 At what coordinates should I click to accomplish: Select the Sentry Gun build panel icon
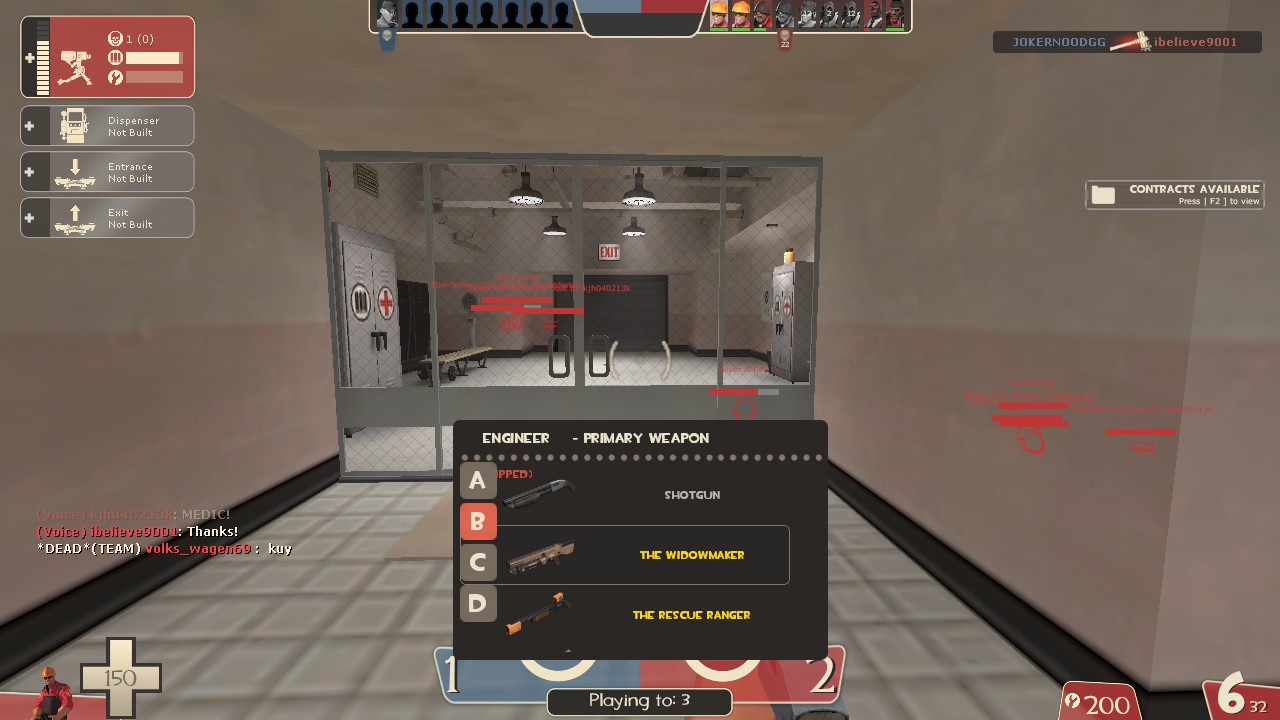click(75, 64)
